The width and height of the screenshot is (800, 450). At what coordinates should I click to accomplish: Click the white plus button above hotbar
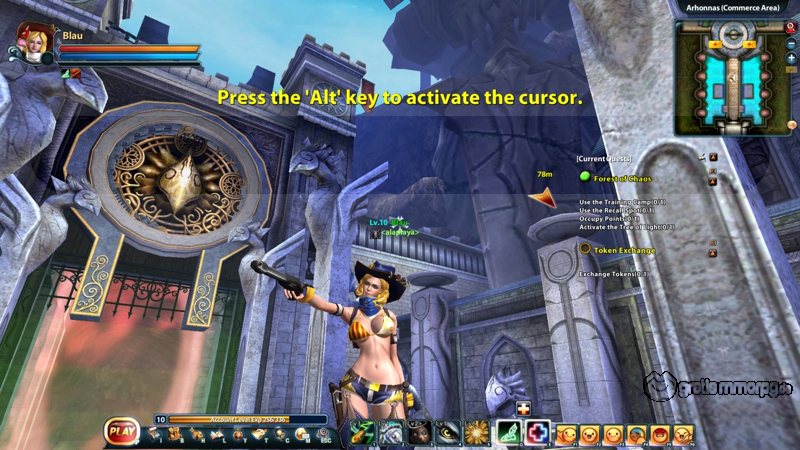pyautogui.click(x=523, y=408)
